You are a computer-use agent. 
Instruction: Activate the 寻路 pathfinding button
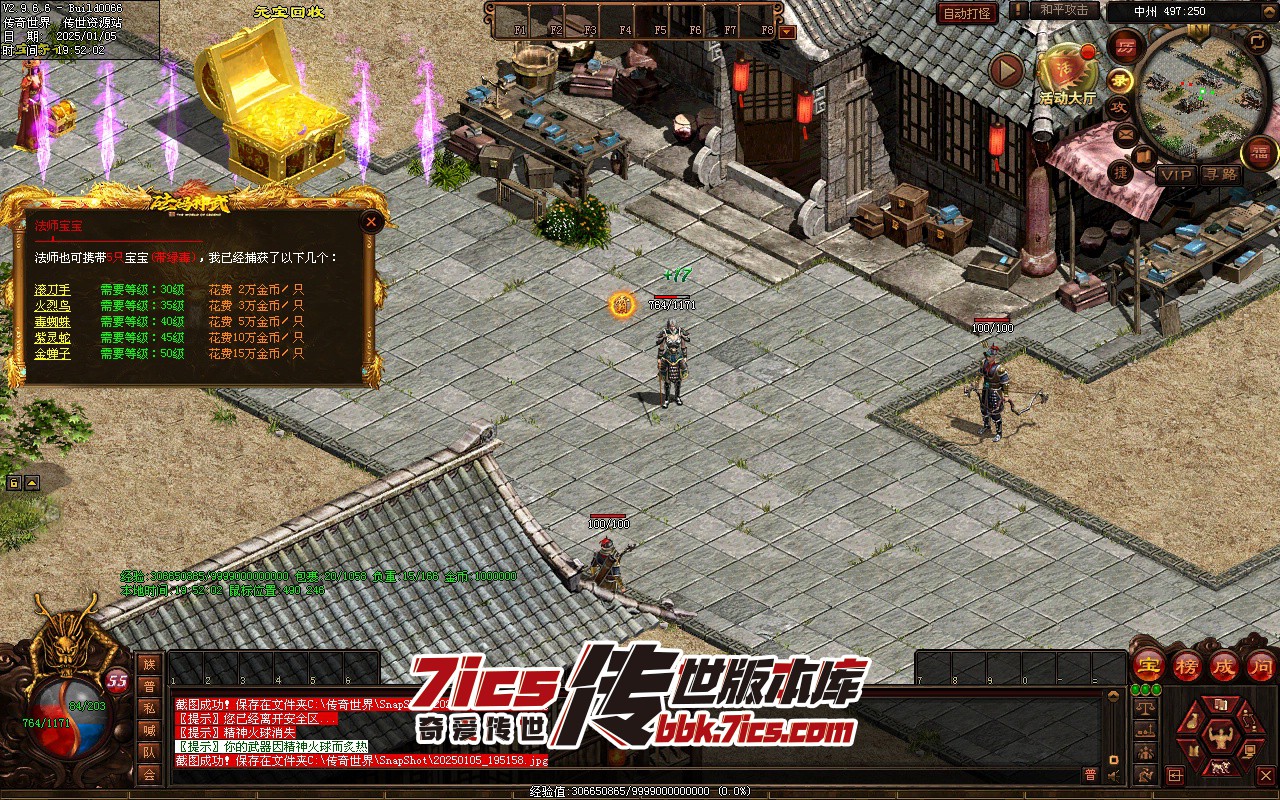(1220, 174)
